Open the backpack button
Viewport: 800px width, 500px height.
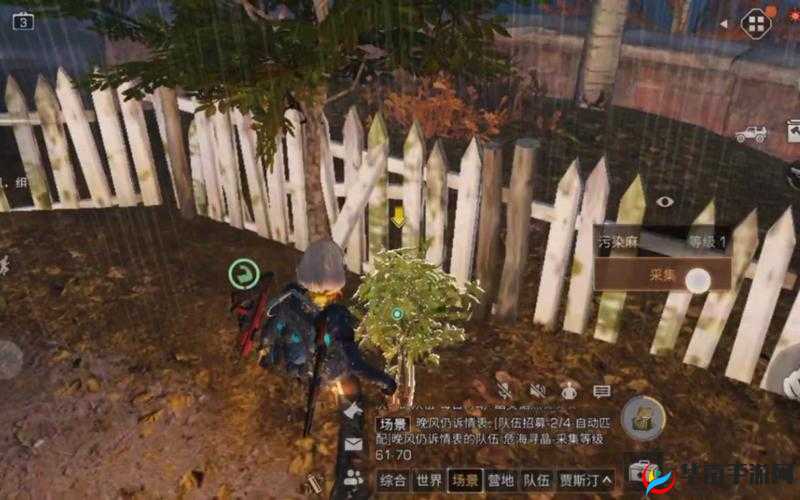click(x=643, y=418)
